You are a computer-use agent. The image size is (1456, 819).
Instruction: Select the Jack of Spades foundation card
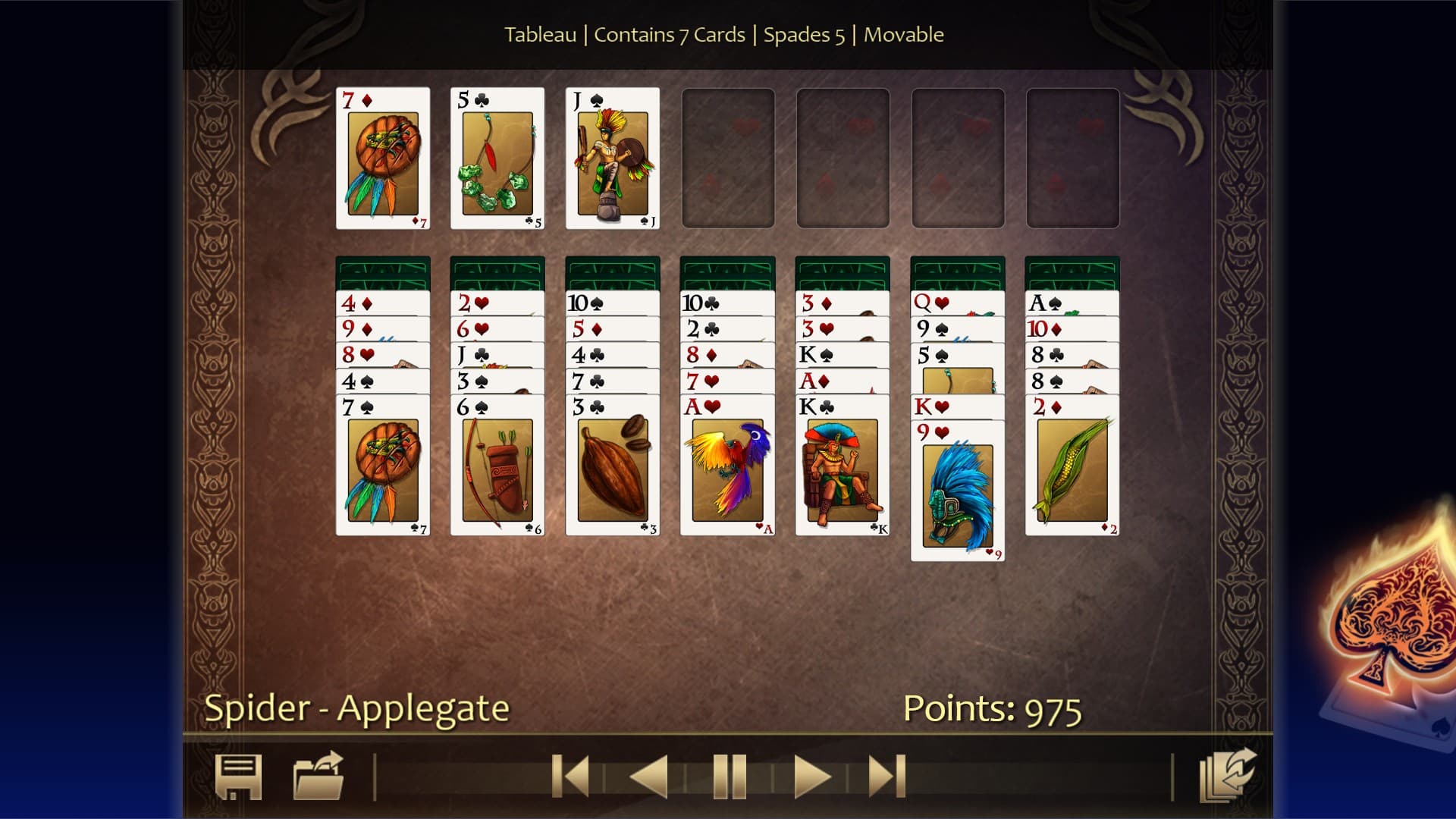(613, 157)
